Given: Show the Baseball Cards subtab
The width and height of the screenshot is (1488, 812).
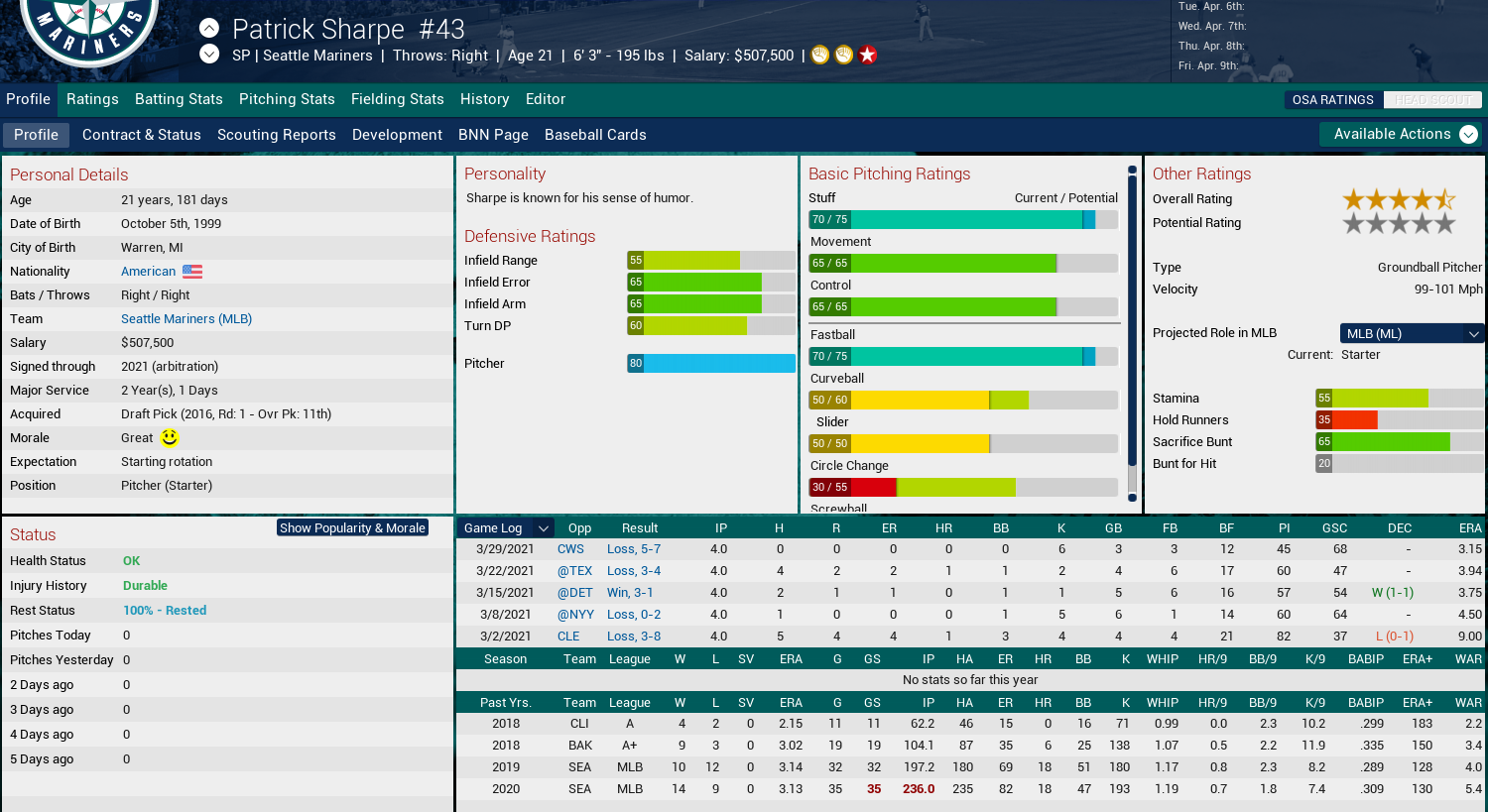Looking at the screenshot, I should 595,135.
